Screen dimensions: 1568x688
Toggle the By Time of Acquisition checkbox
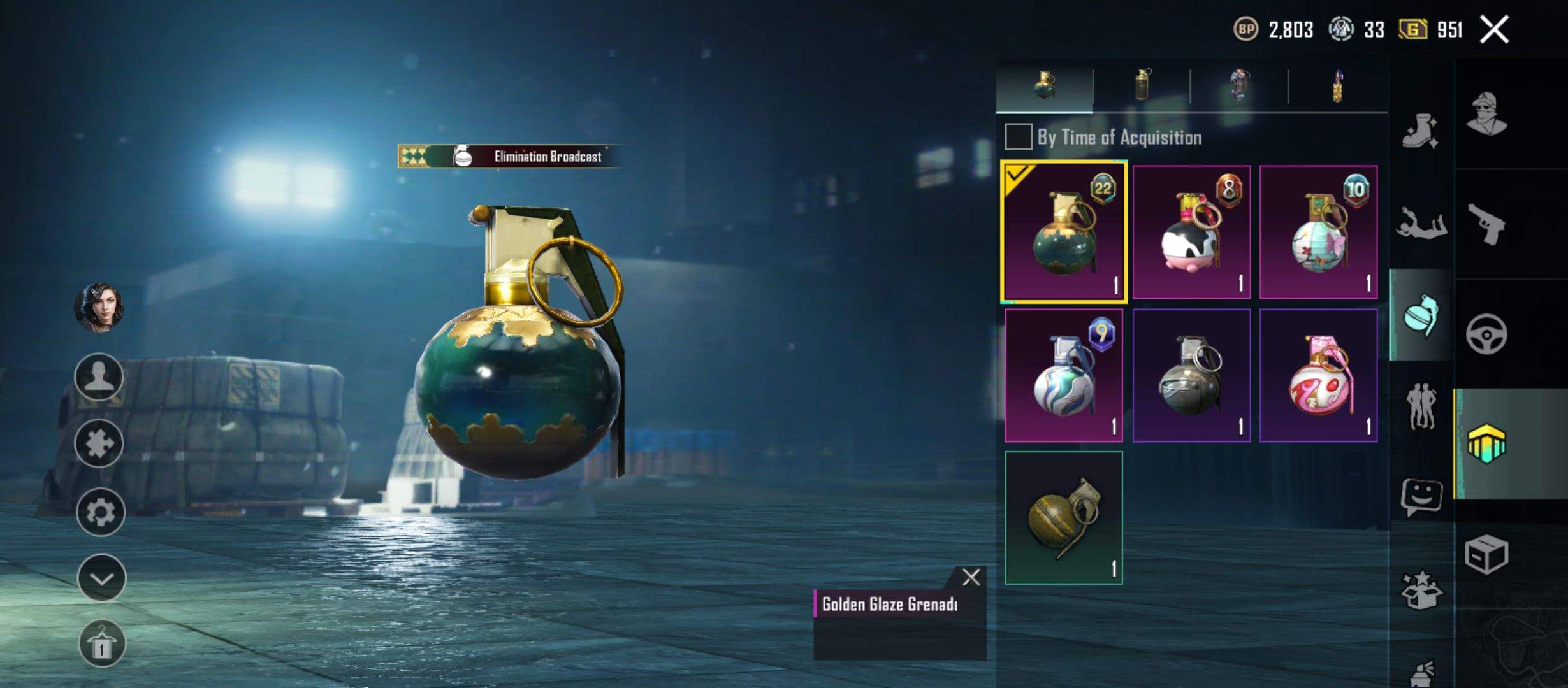1018,137
